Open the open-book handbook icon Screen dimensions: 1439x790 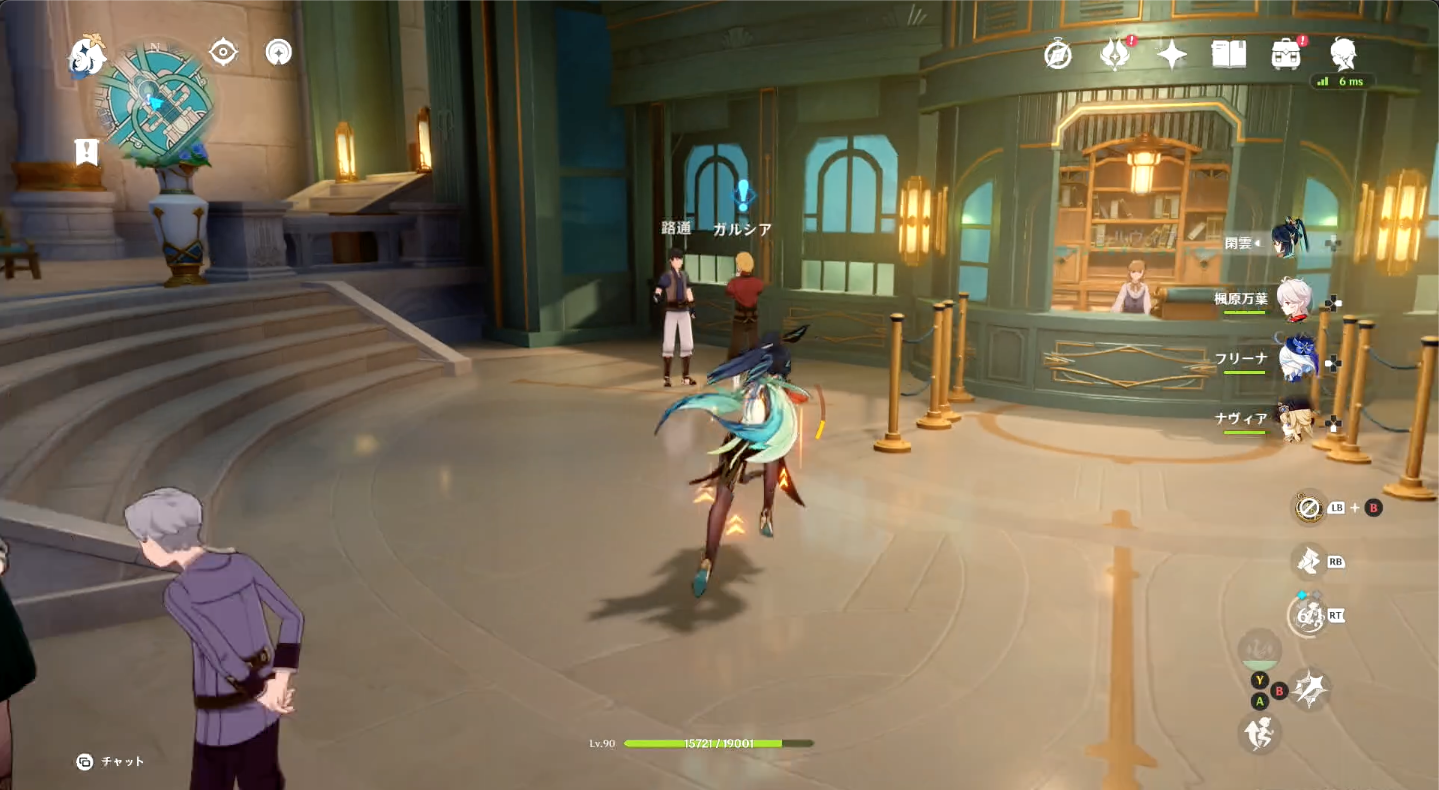tap(1228, 54)
